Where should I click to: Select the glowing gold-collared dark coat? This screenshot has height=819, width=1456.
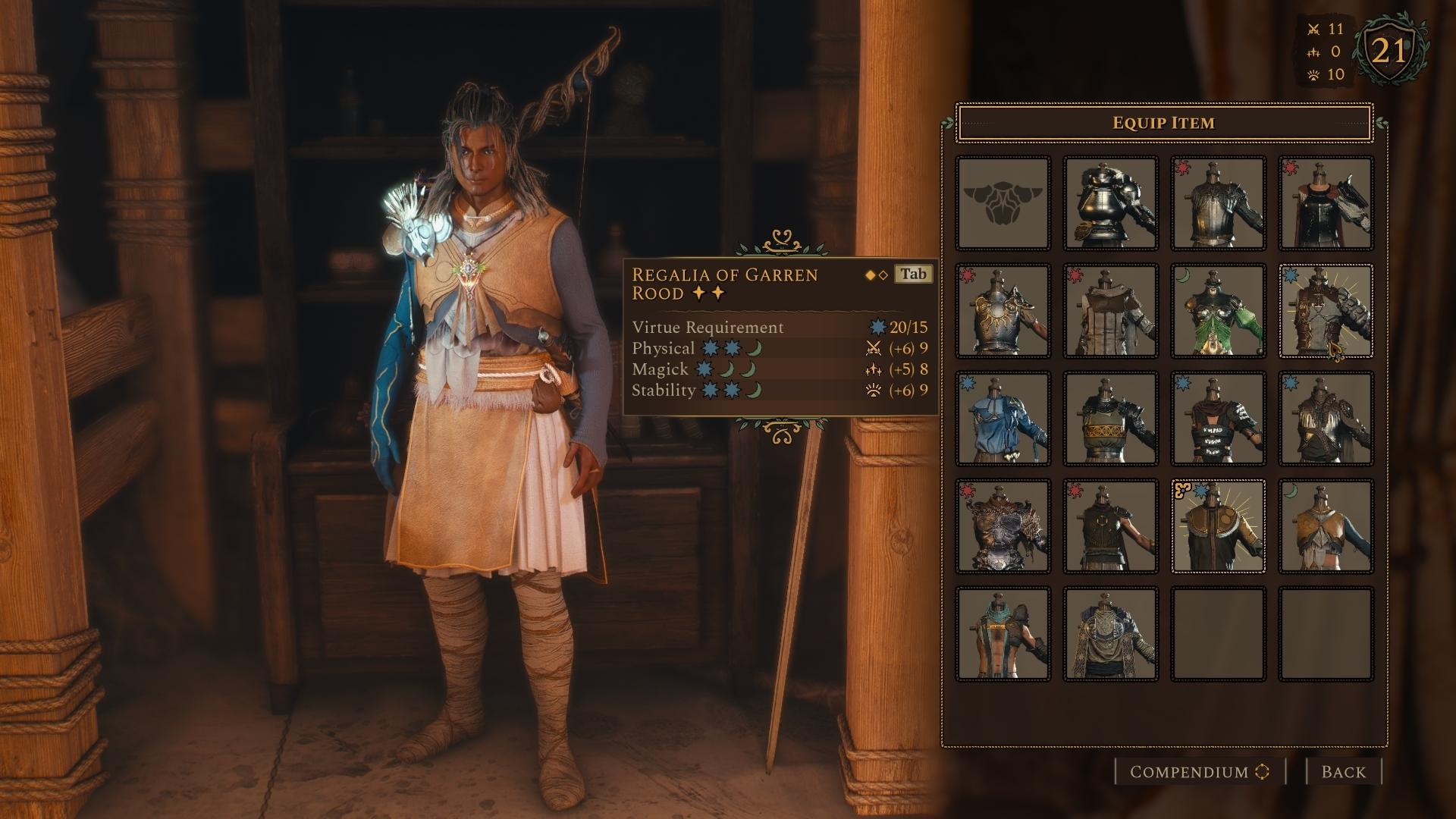tap(1218, 526)
